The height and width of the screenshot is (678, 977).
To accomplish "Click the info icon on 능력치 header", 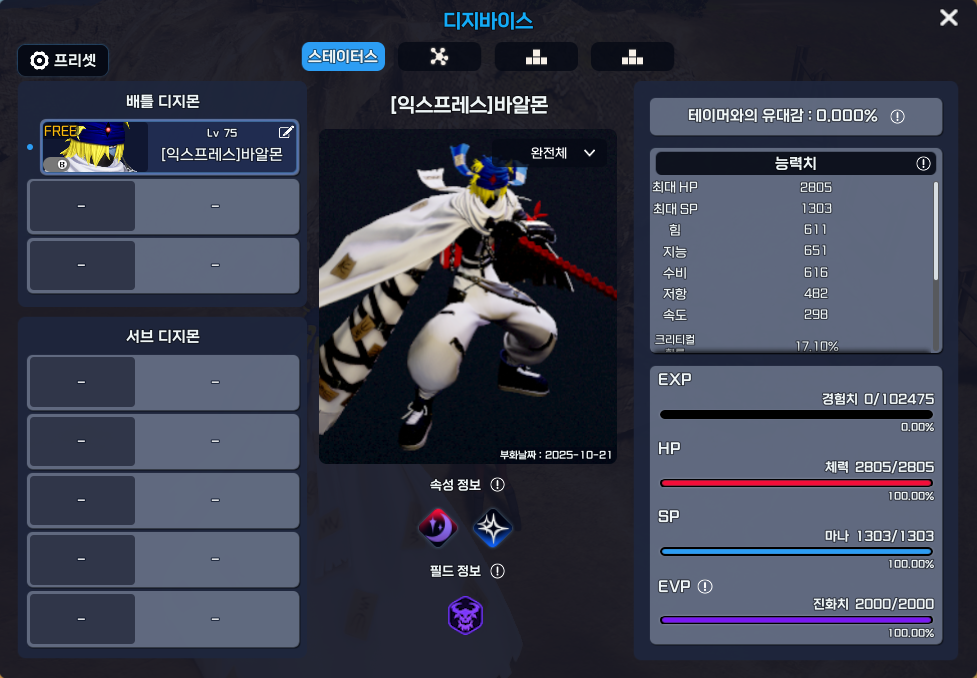I will click(x=923, y=163).
